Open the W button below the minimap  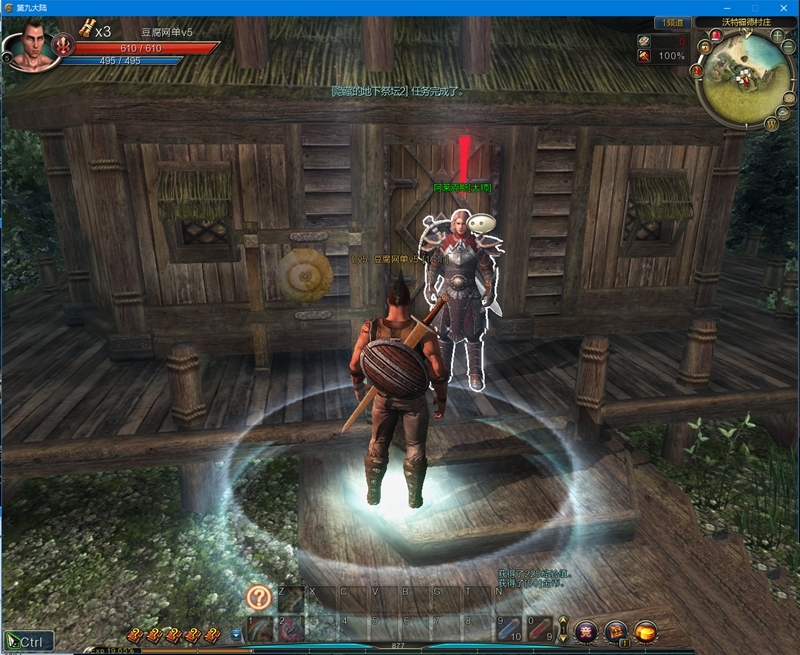point(771,124)
